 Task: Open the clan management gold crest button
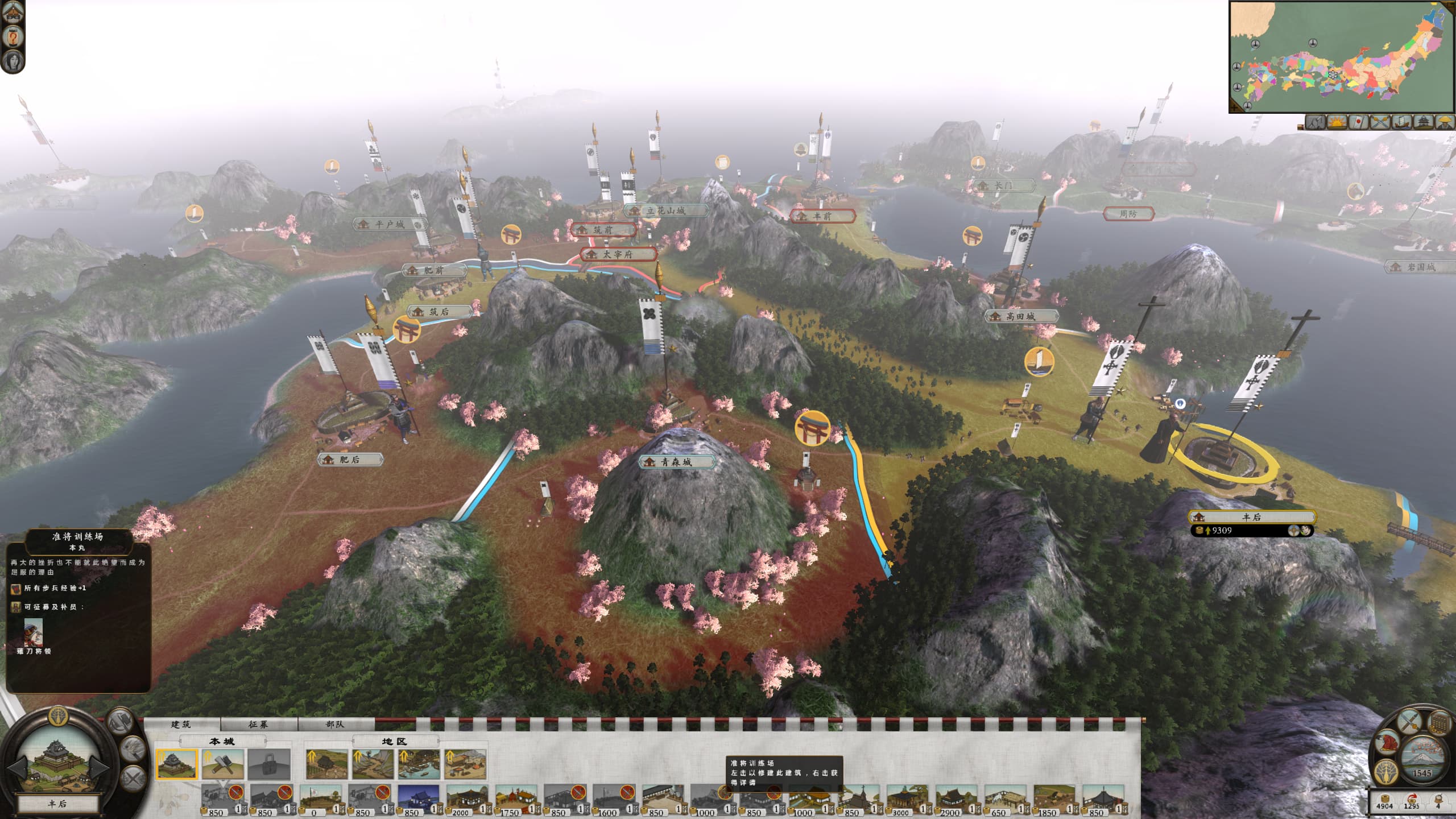1387,772
